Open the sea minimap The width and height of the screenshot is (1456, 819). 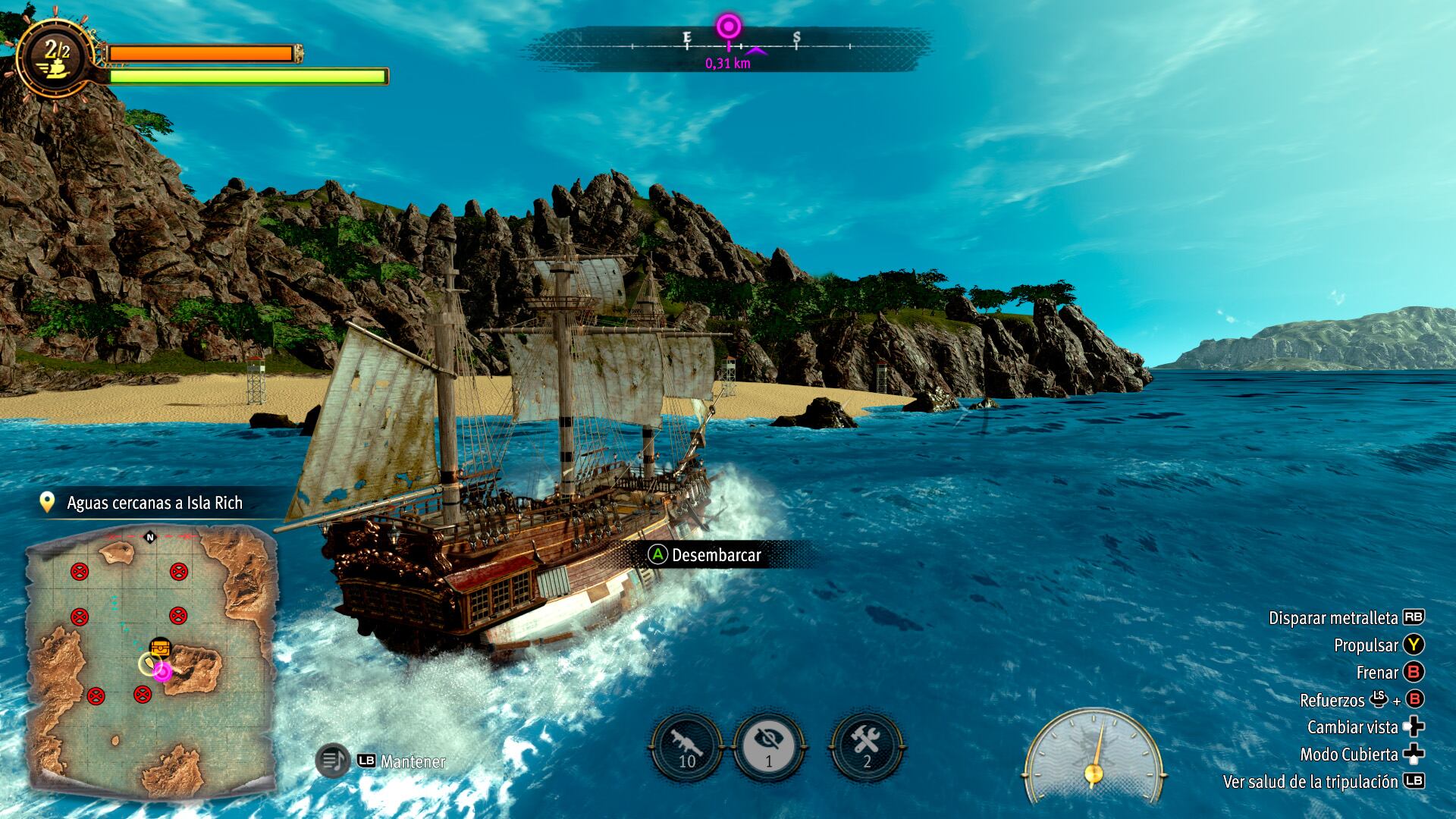150,660
